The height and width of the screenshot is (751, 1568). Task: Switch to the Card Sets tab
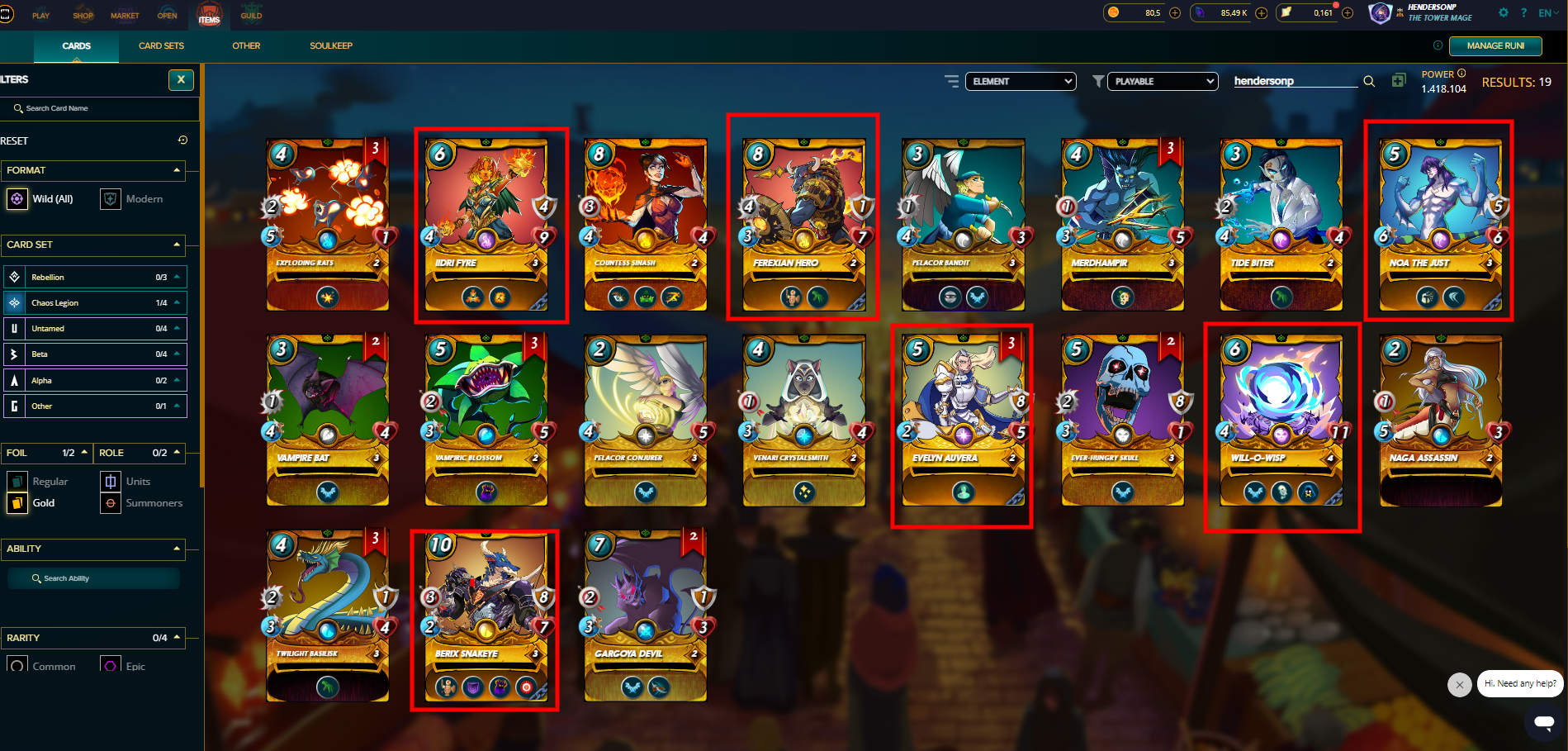coord(161,46)
